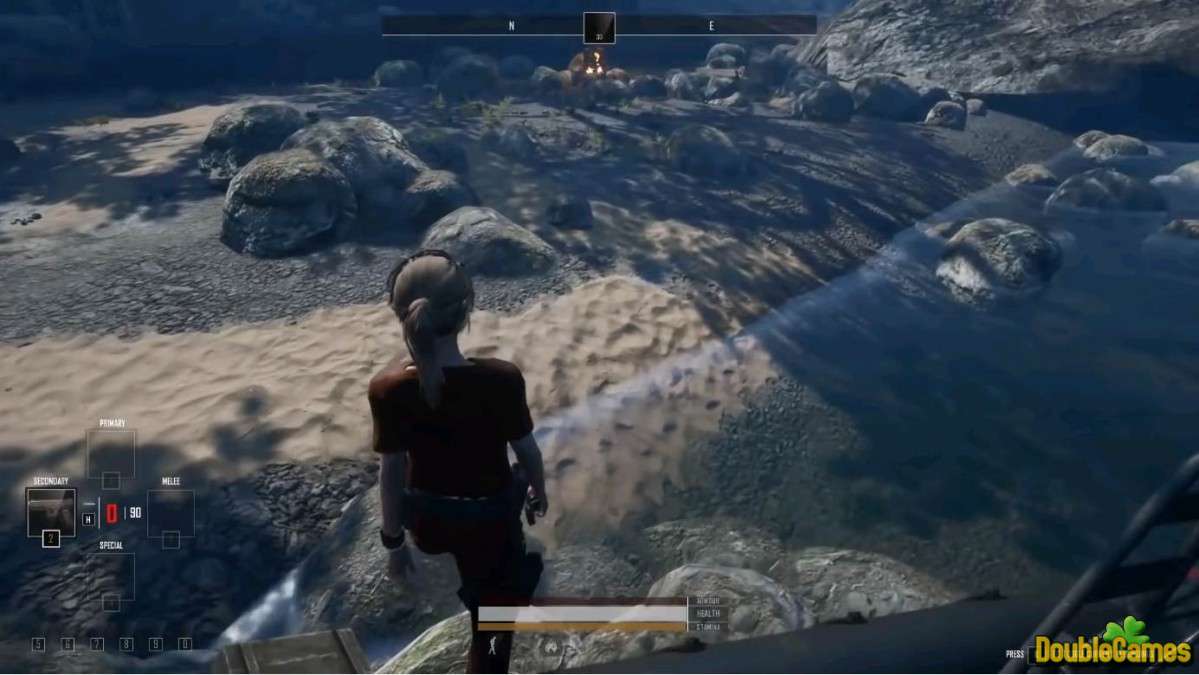
Task: Select quick slot number 5
Action: pyautogui.click(x=38, y=644)
